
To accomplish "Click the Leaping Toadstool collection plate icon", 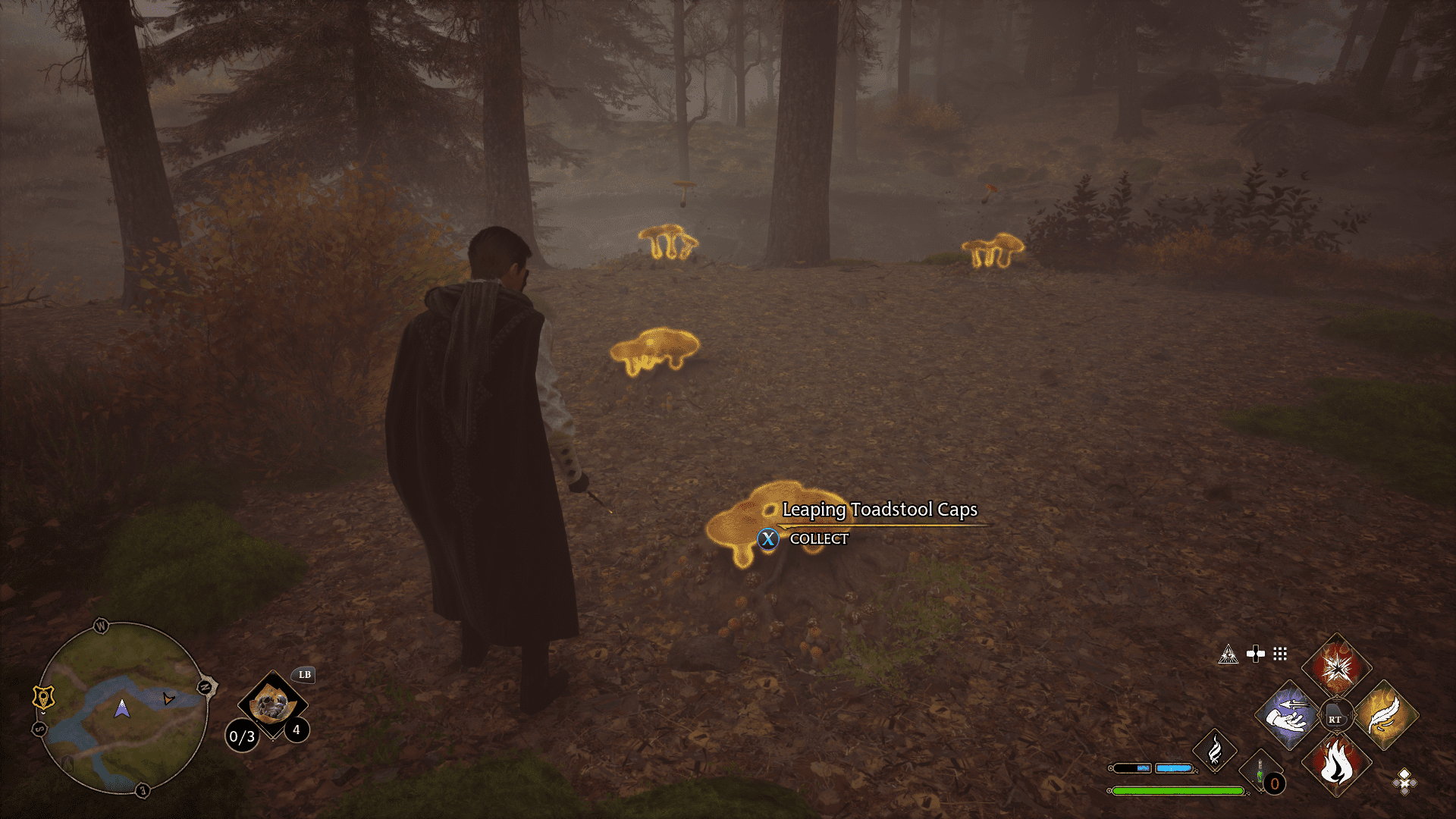I will 274,704.
